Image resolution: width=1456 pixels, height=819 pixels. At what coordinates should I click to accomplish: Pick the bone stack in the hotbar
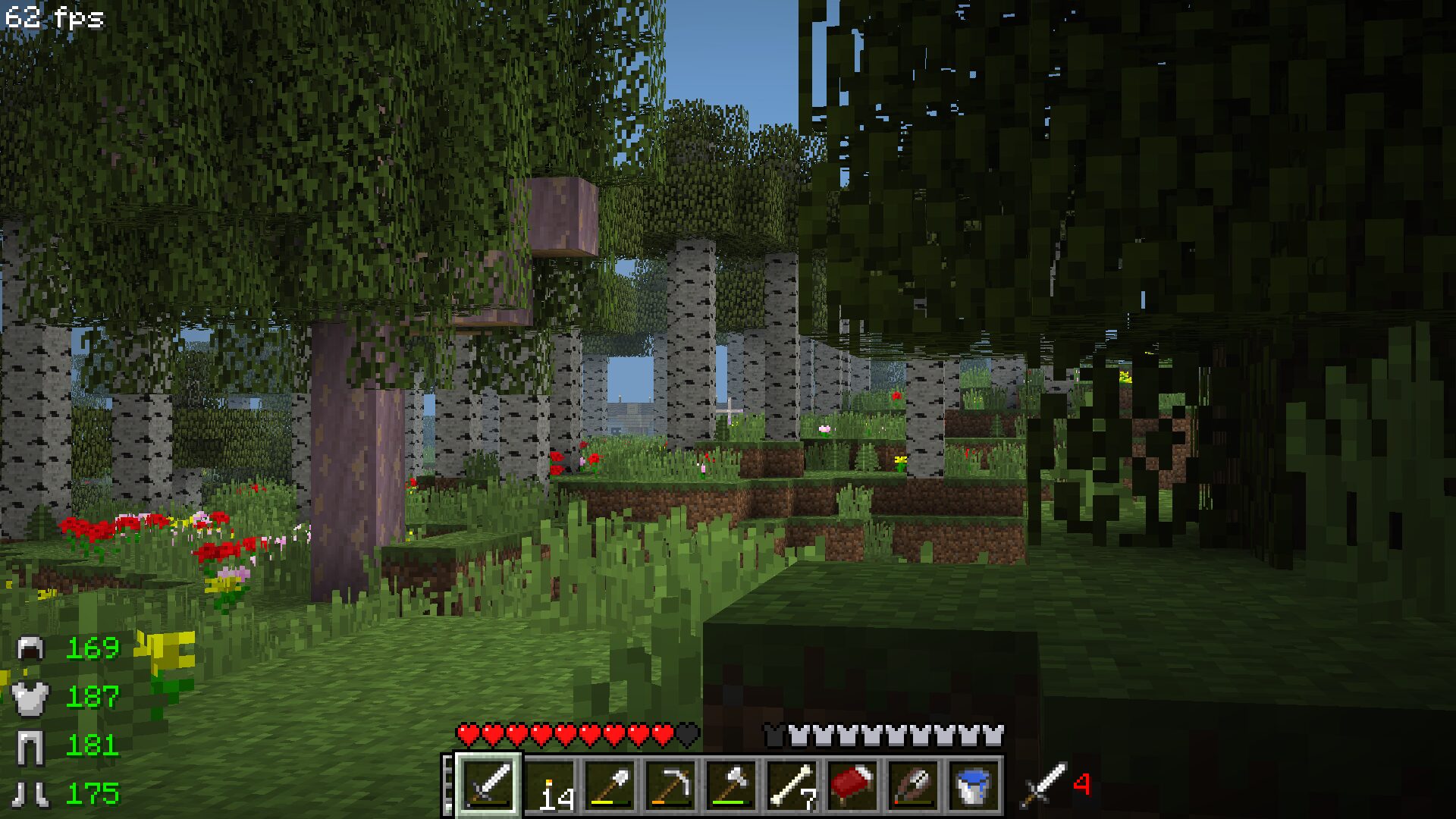[x=792, y=786]
